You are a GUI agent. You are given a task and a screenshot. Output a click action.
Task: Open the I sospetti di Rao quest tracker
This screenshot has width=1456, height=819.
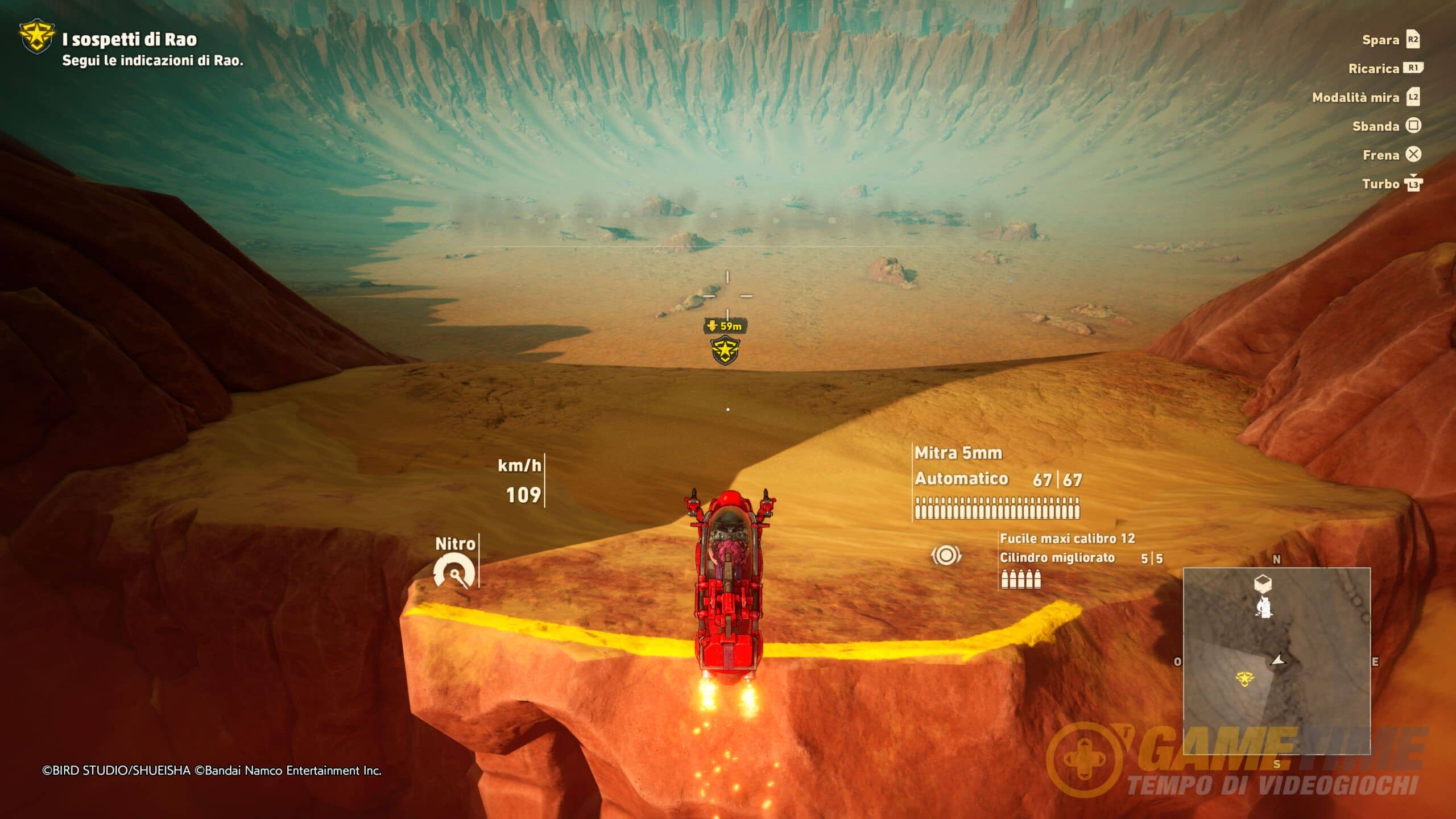click(x=129, y=40)
